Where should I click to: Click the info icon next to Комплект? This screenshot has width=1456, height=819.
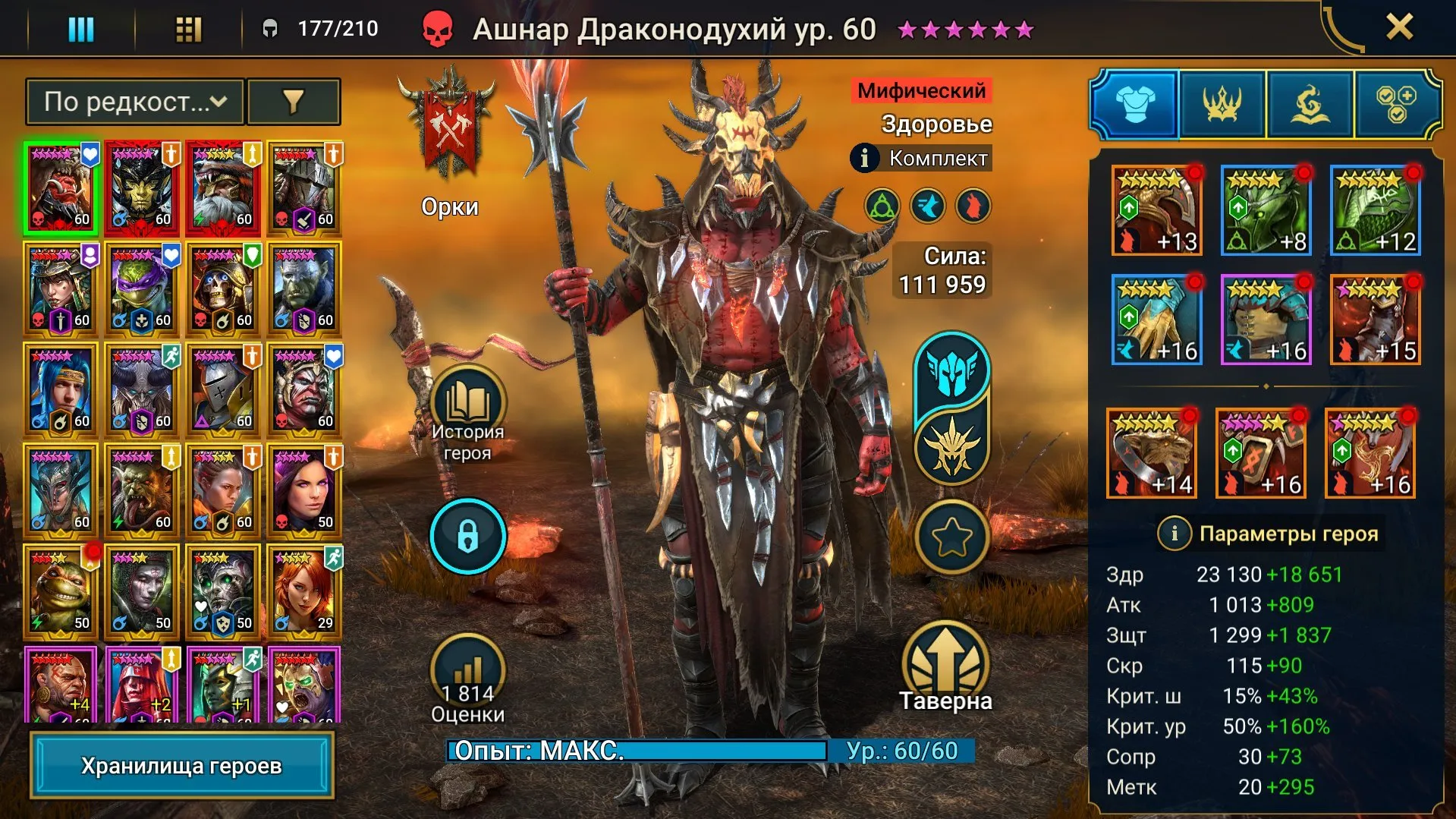(863, 159)
